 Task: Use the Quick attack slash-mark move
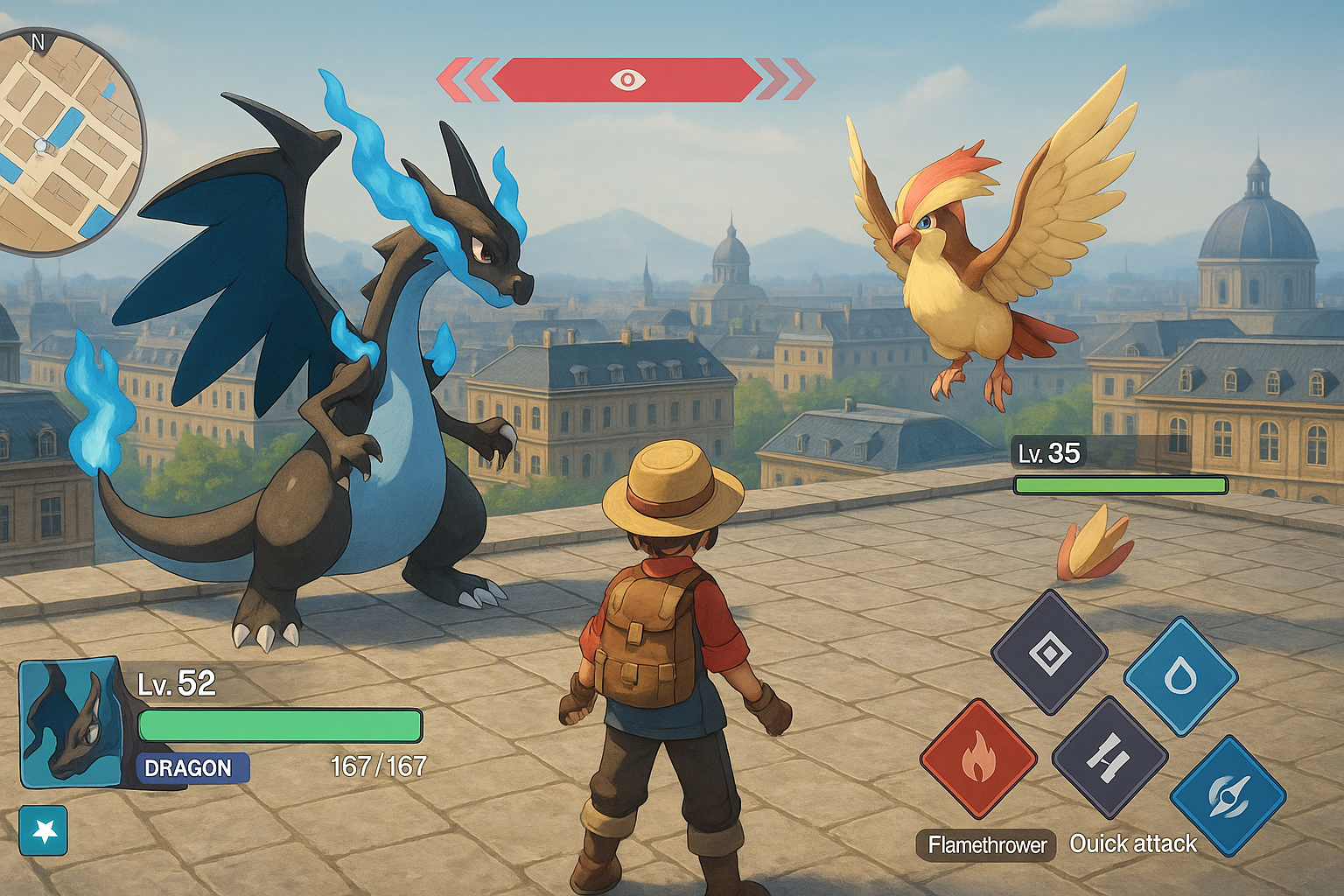coord(1109,756)
